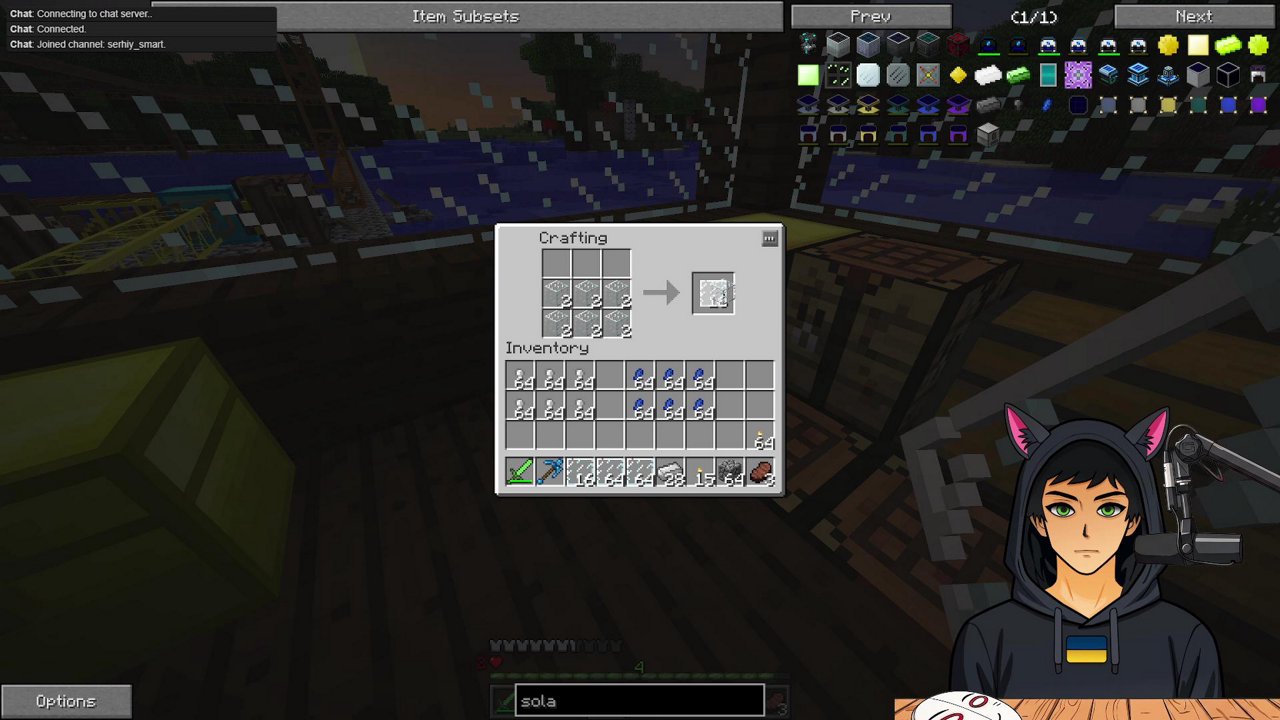This screenshot has height=720, width=1280.
Task: Select the diamond pickaxe in the hotbar
Action: point(551,472)
